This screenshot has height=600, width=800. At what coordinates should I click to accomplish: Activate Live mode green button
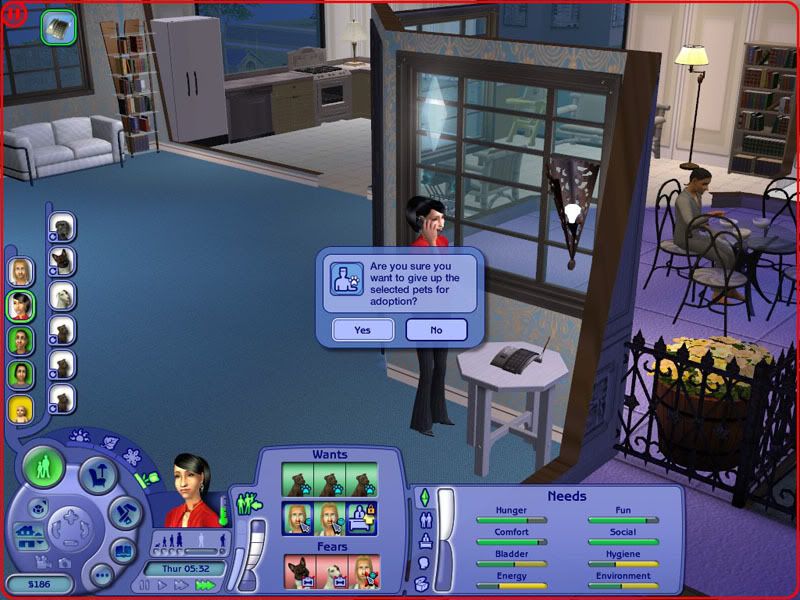44,466
